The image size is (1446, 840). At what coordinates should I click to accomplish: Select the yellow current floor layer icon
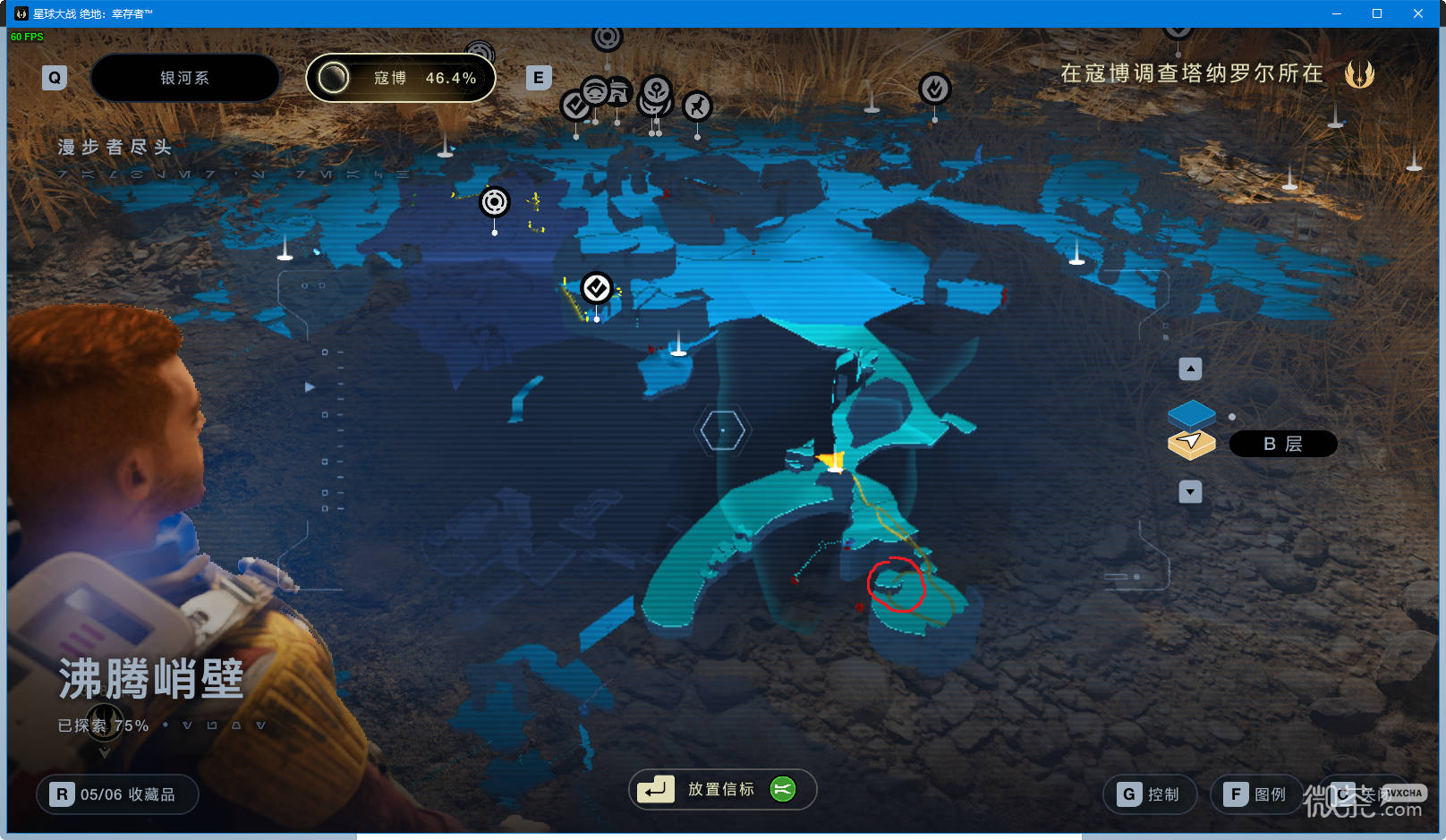[x=1191, y=444]
